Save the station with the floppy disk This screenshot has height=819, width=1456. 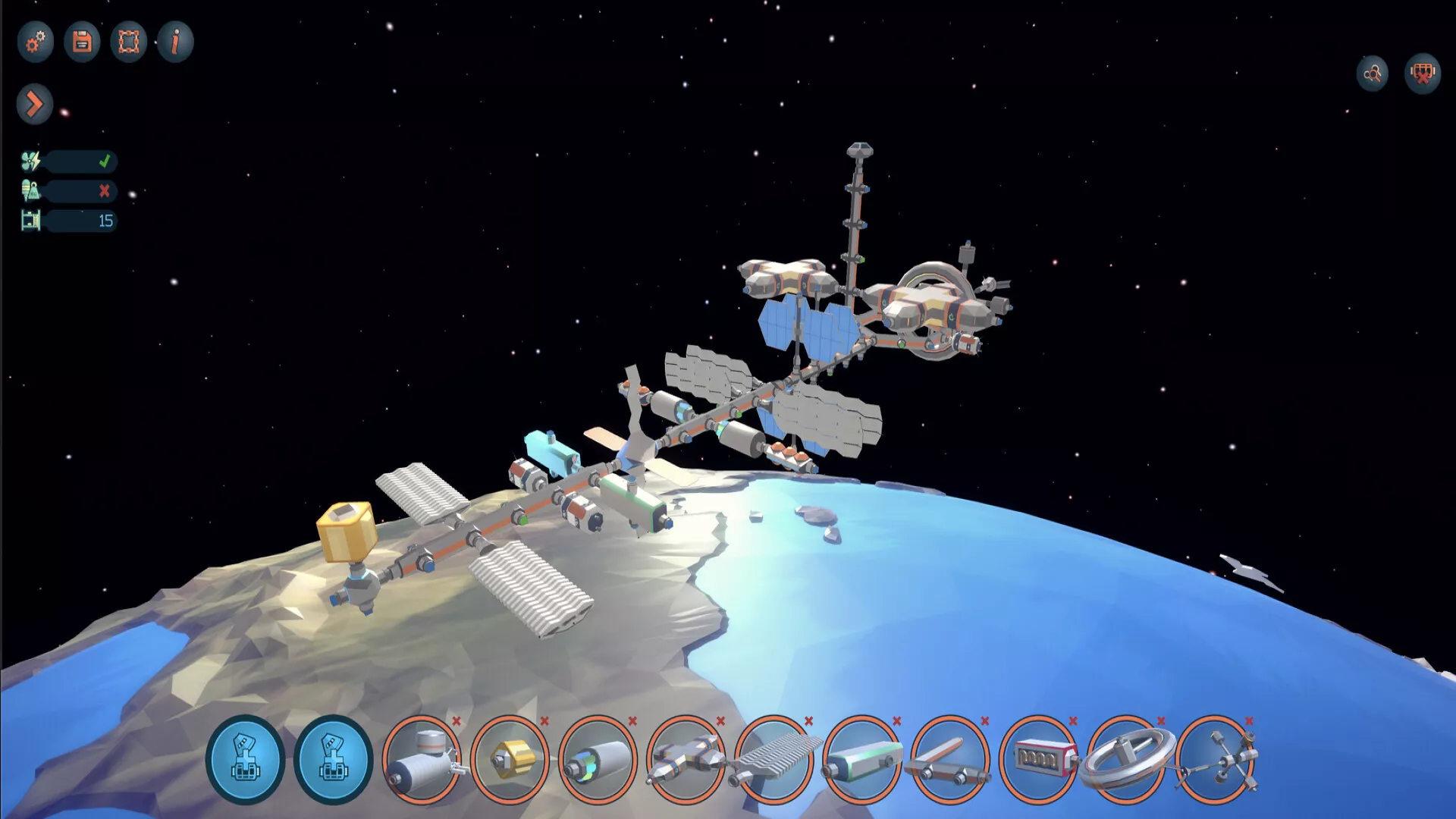point(82,42)
